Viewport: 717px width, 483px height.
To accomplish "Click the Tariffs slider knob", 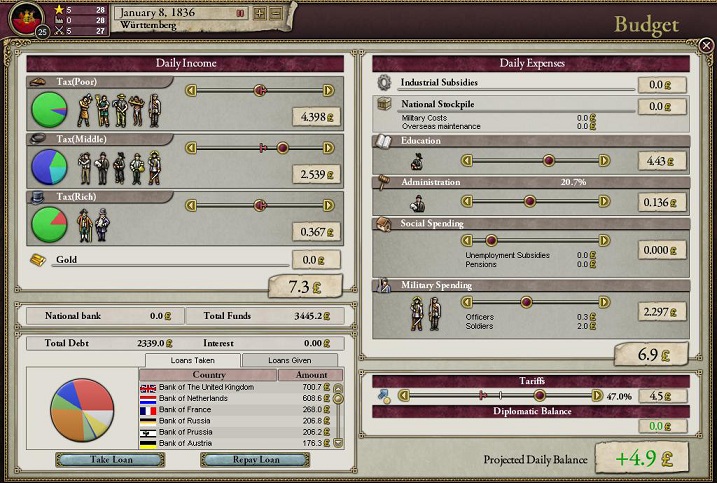I will point(540,395).
